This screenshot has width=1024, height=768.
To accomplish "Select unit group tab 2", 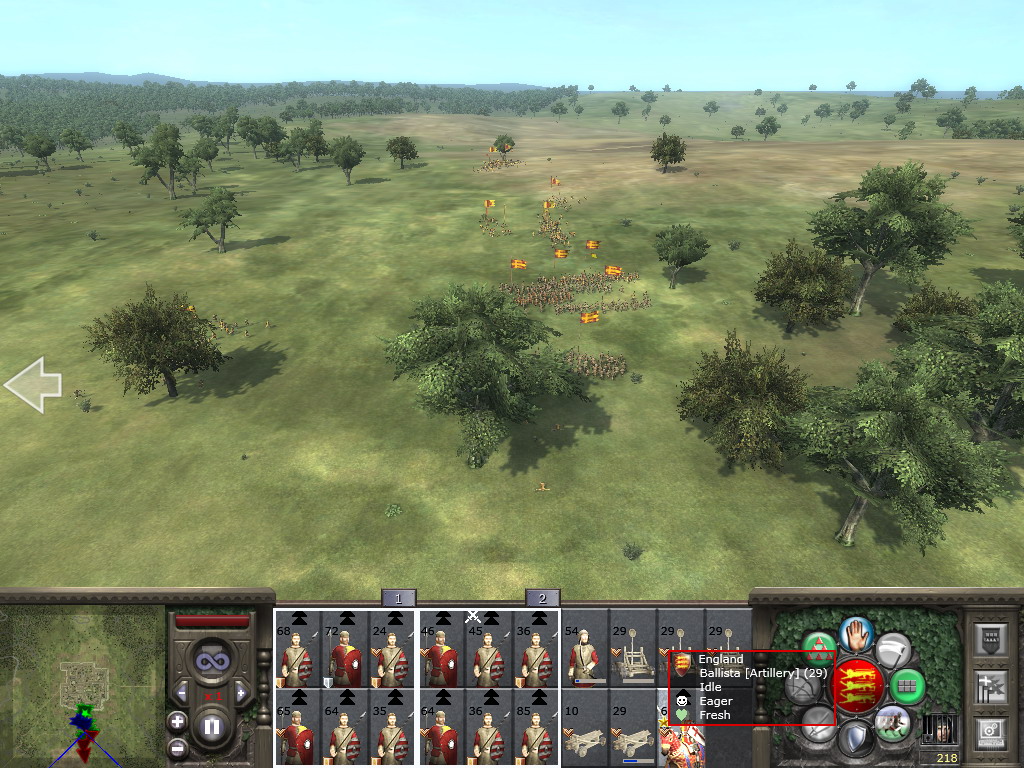I will 542,598.
